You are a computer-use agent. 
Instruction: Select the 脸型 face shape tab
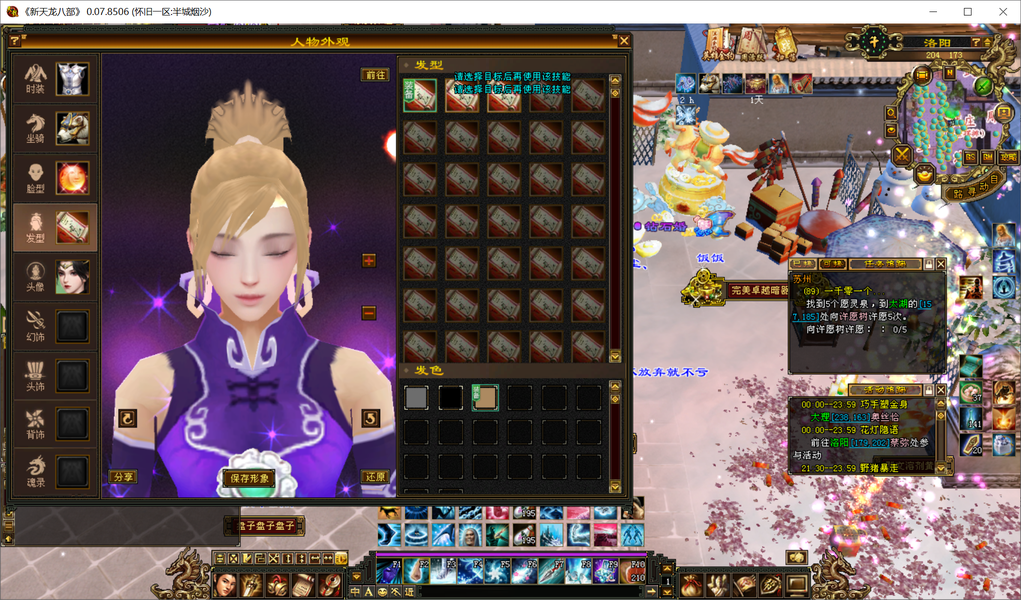pyautogui.click(x=56, y=178)
